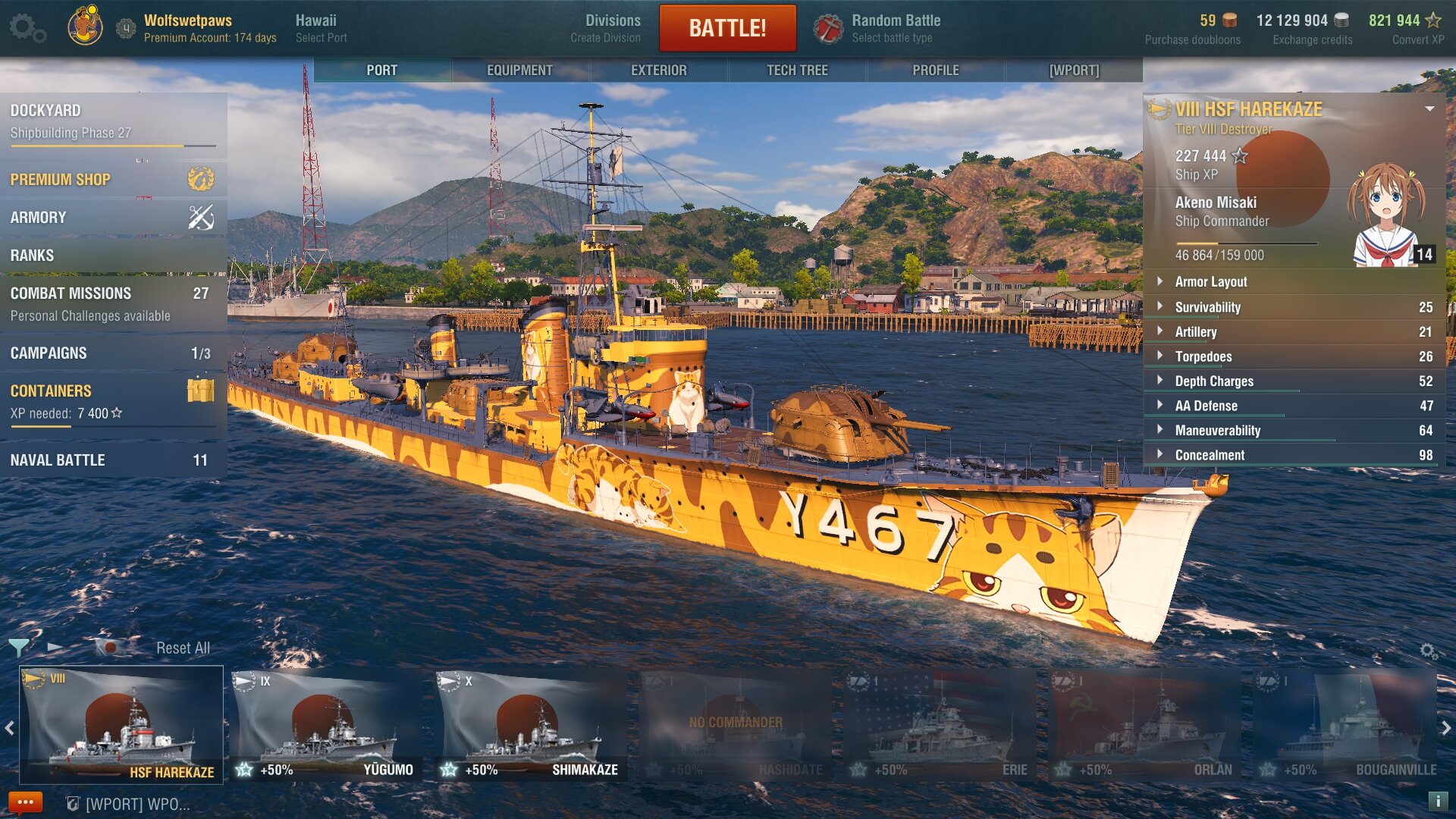The width and height of the screenshot is (1456, 819).
Task: Open the Campaigns menu
Action: pyautogui.click(x=113, y=353)
